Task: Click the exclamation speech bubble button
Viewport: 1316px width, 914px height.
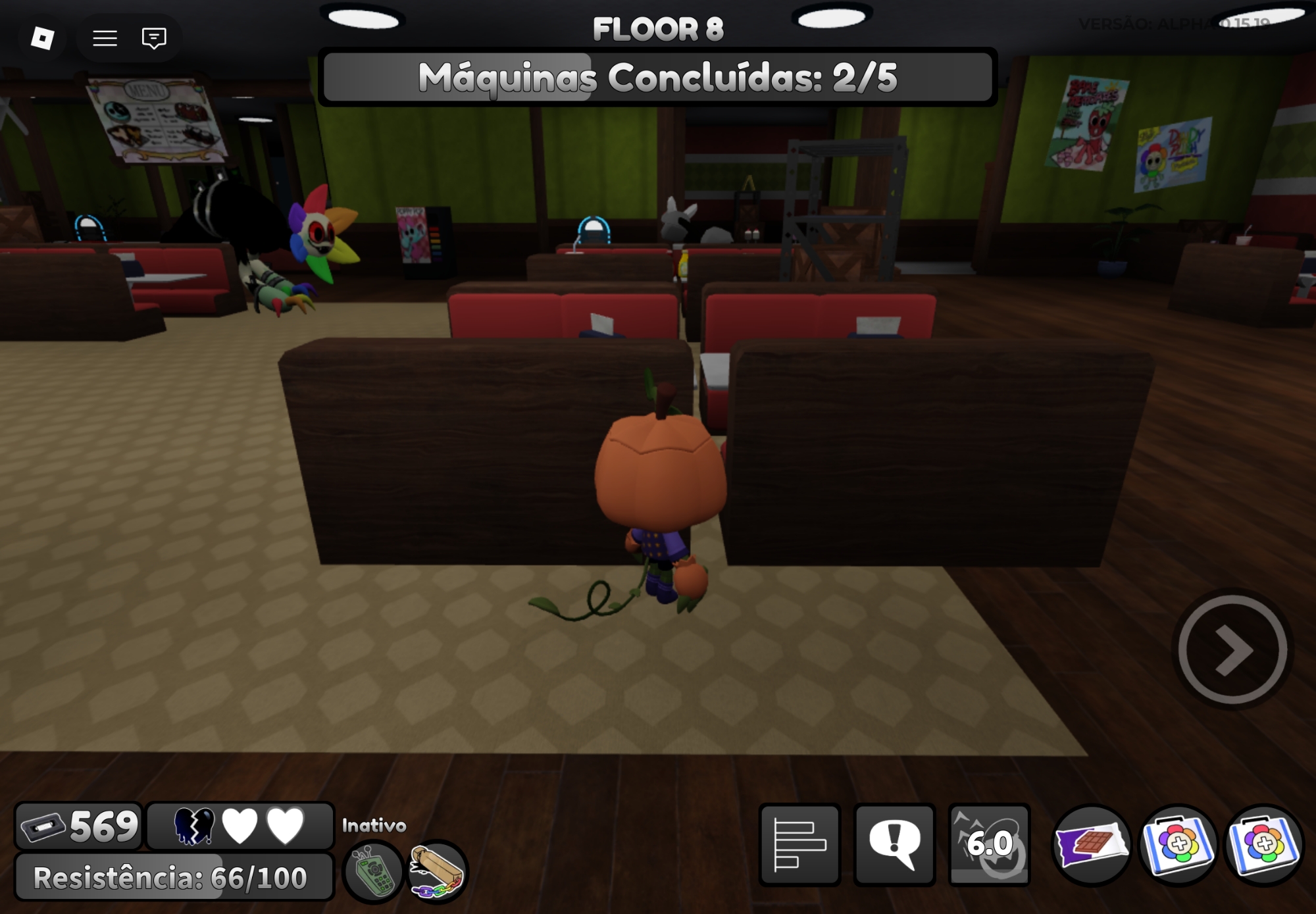Action: point(894,844)
